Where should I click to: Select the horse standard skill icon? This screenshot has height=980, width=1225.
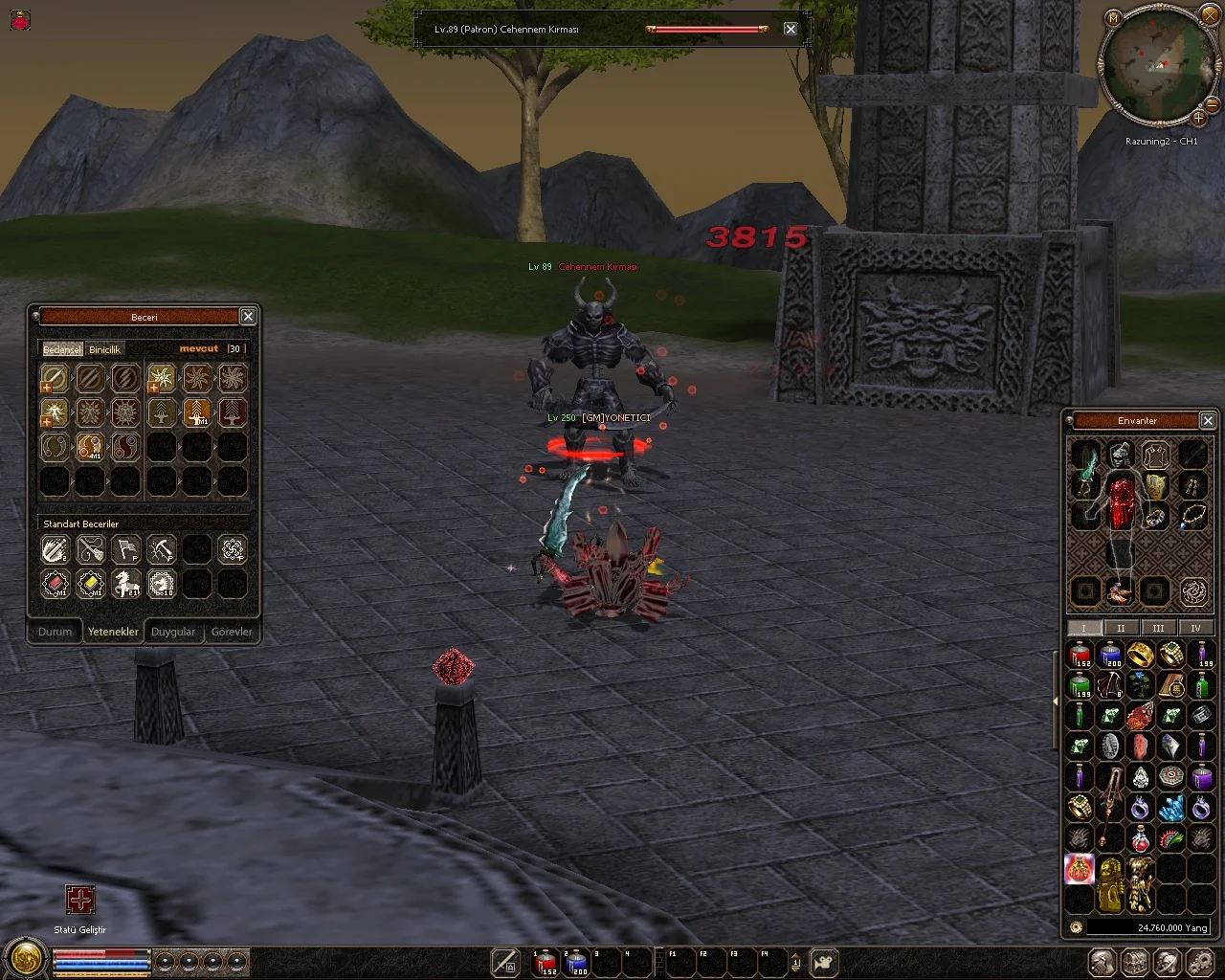pyautogui.click(x=125, y=584)
